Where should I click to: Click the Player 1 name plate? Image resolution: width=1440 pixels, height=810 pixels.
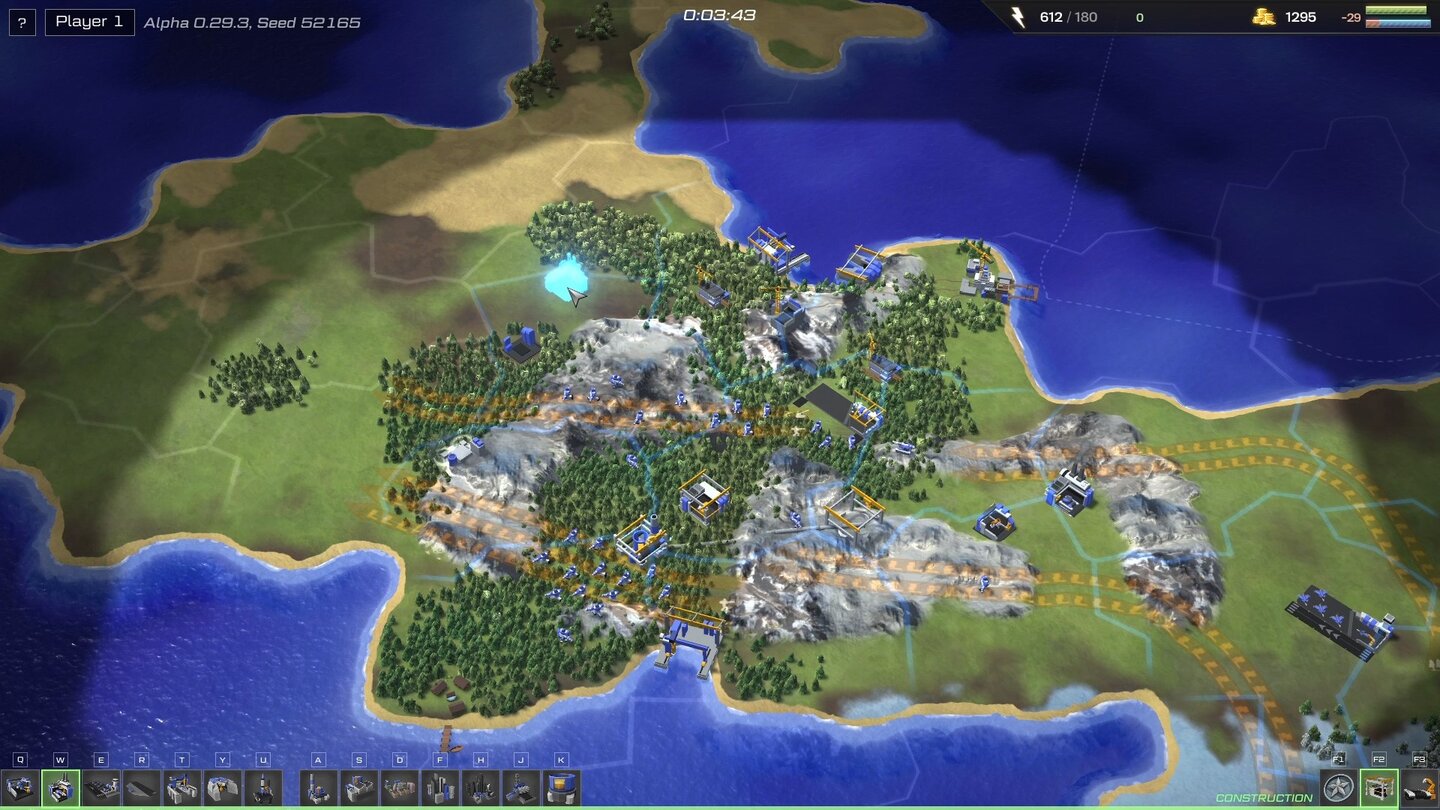pyautogui.click(x=88, y=21)
